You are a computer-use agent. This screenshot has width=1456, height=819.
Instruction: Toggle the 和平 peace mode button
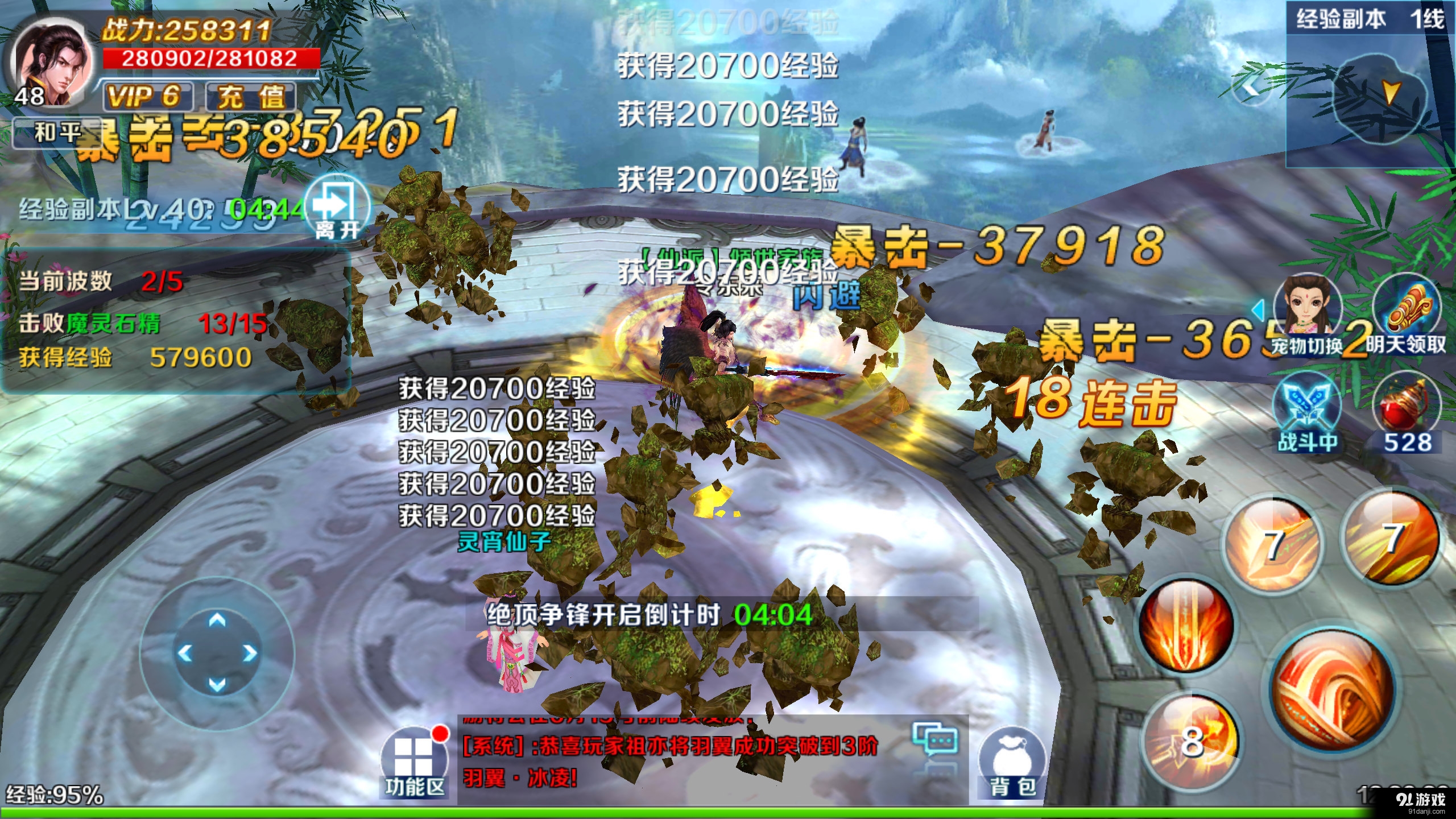pos(57,133)
